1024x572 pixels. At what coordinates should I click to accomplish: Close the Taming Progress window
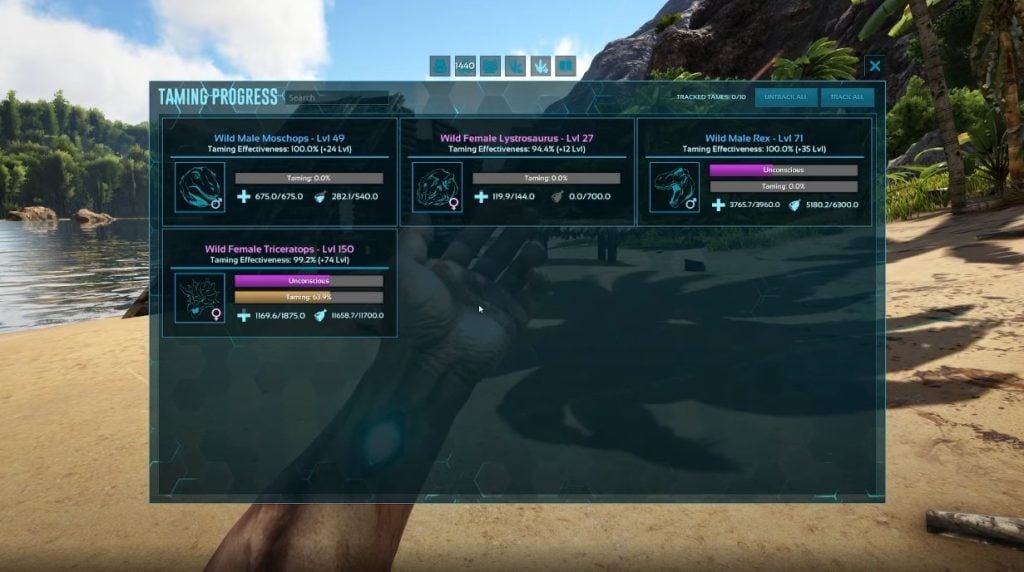point(875,67)
